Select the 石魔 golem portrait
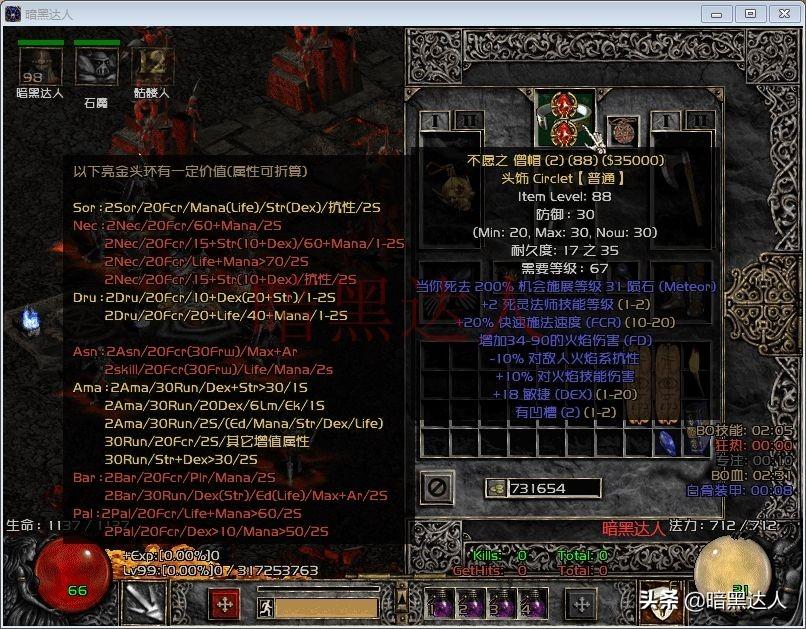 (96, 66)
